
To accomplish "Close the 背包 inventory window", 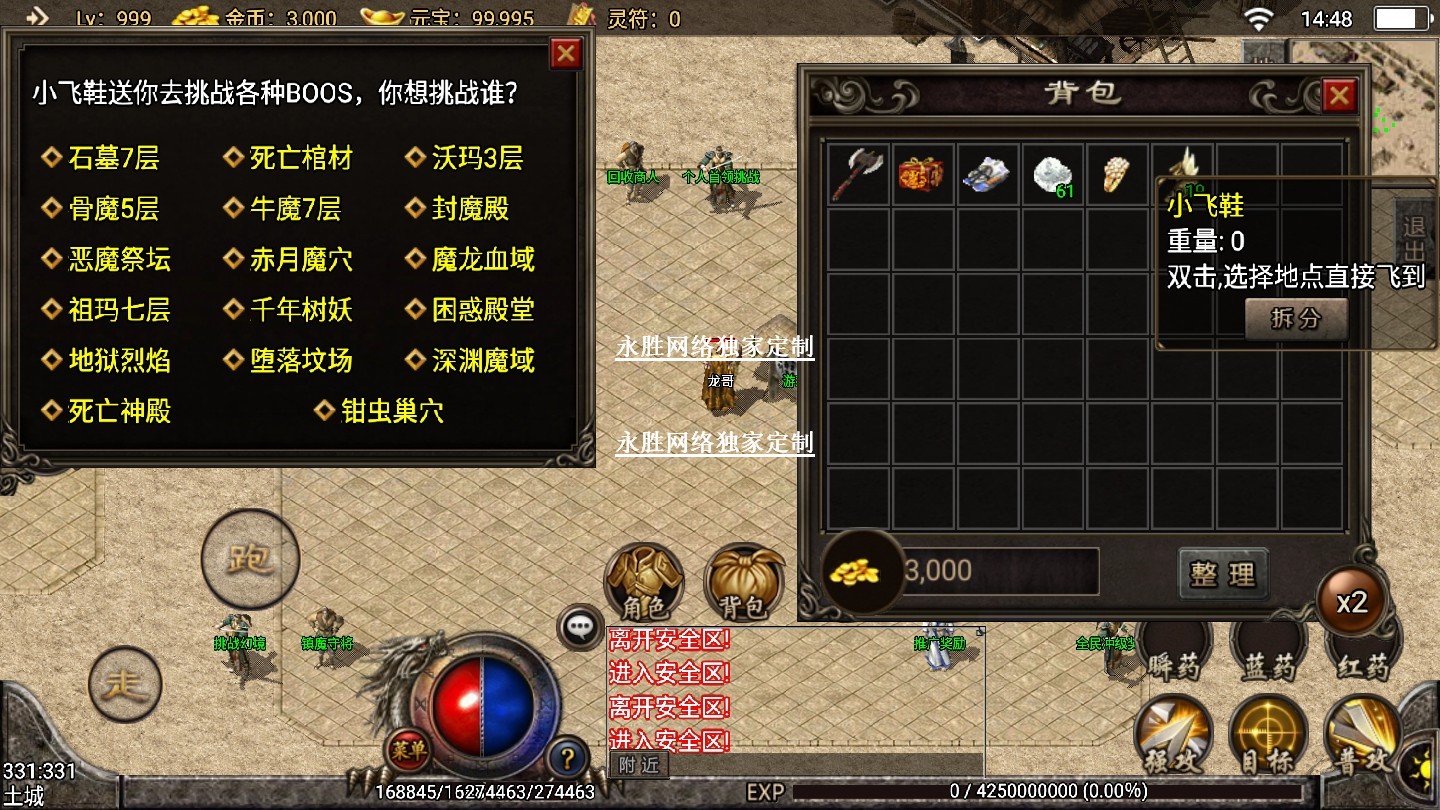I will 1338,95.
